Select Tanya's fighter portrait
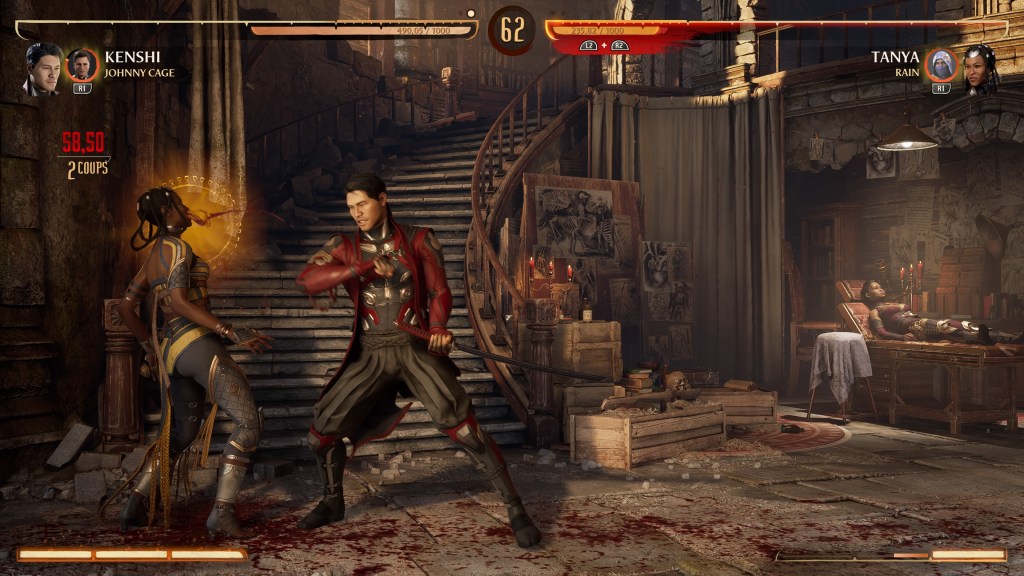 [x=980, y=68]
